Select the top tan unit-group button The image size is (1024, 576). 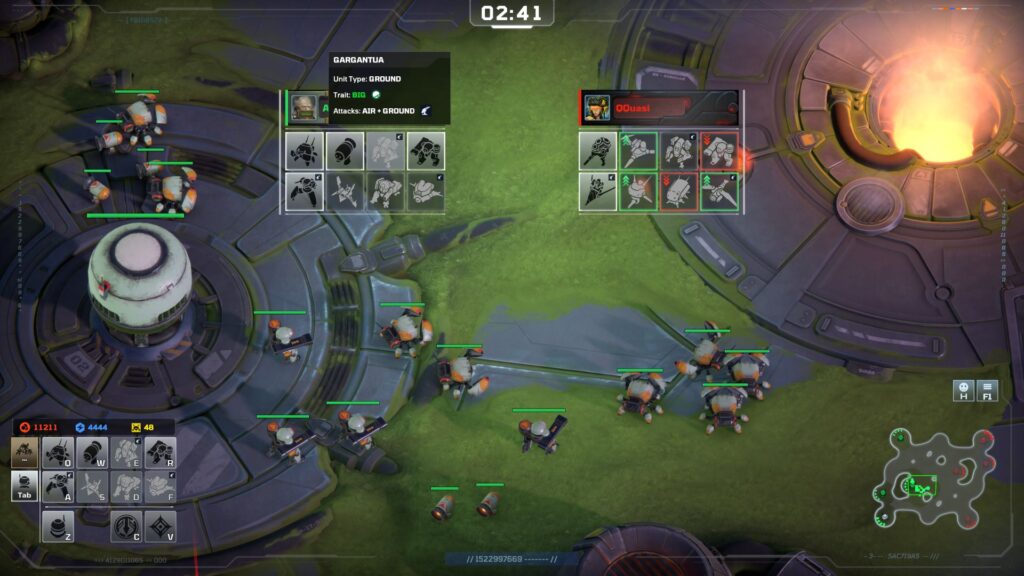(25, 452)
